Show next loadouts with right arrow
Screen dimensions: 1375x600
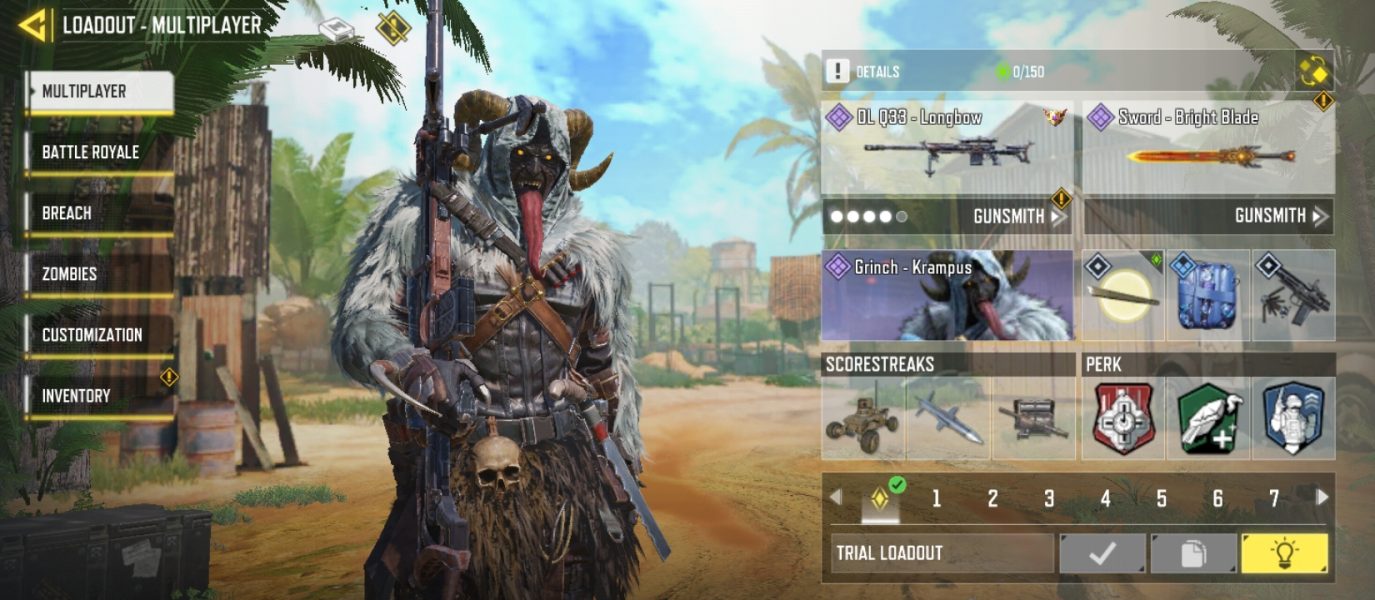click(1322, 497)
